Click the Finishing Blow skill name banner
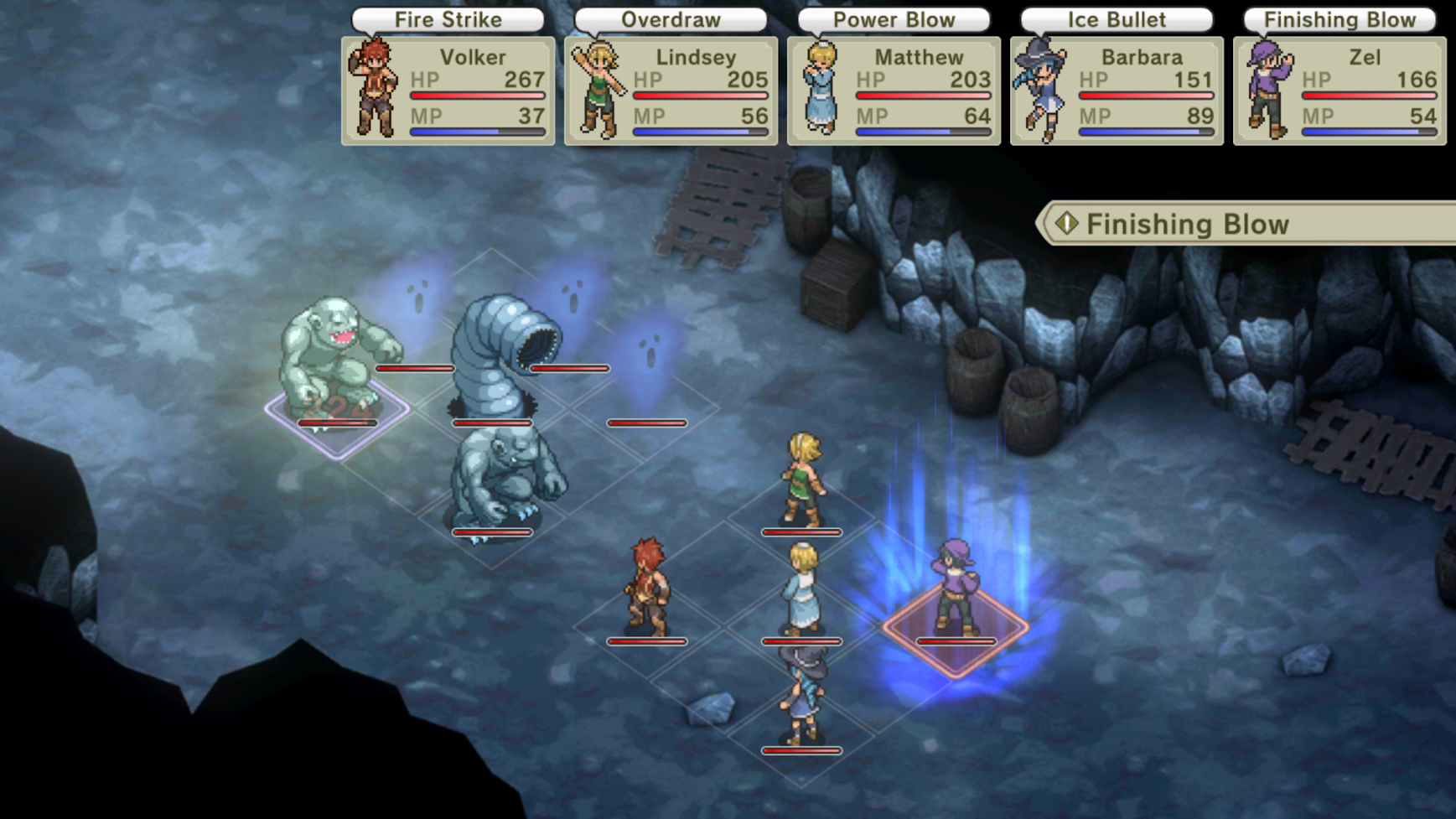The image size is (1456, 819). [x=1249, y=224]
